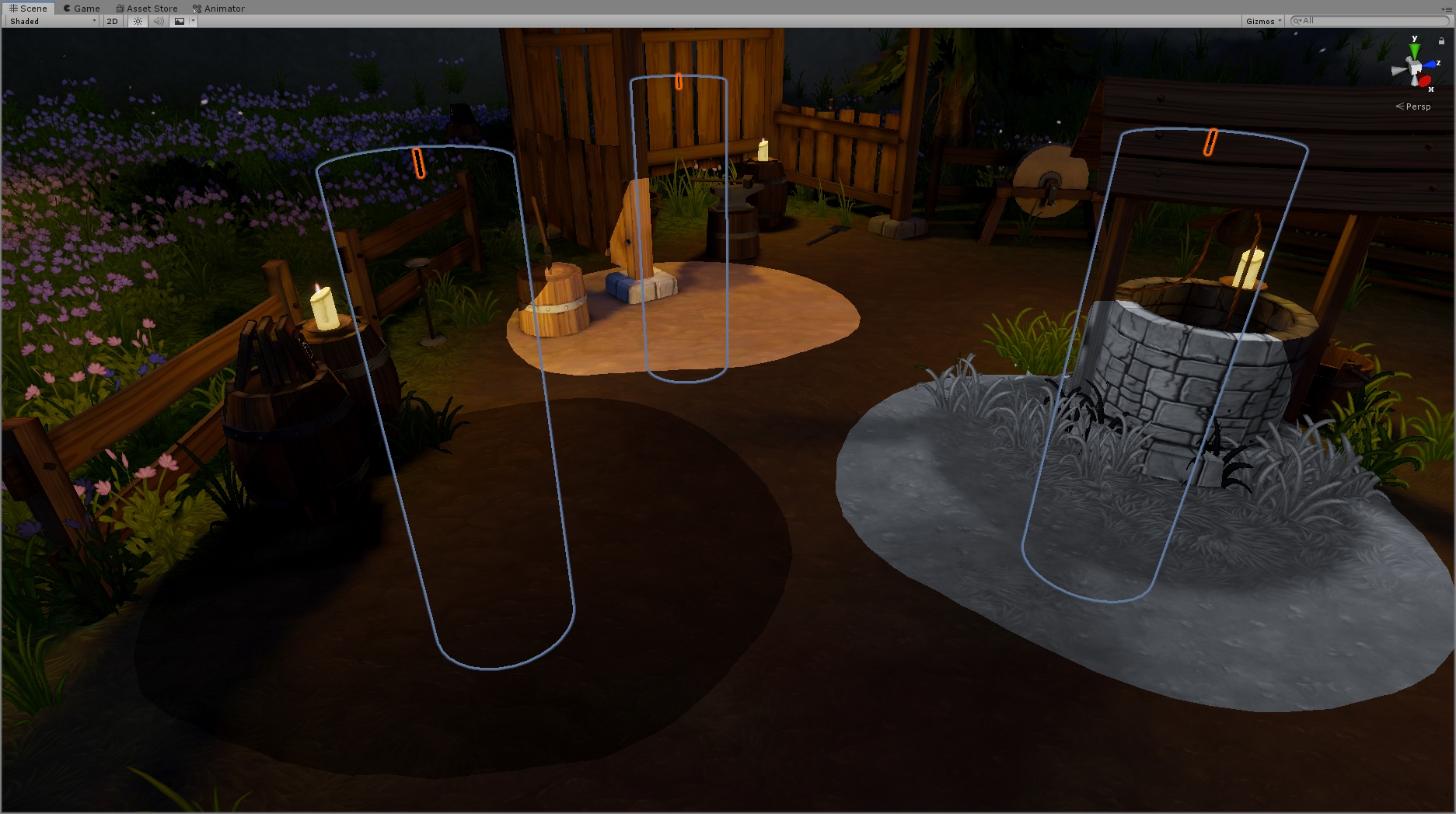Screen dimensions: 1456x814
Task: Switch to the Game tab
Action: tap(81, 8)
